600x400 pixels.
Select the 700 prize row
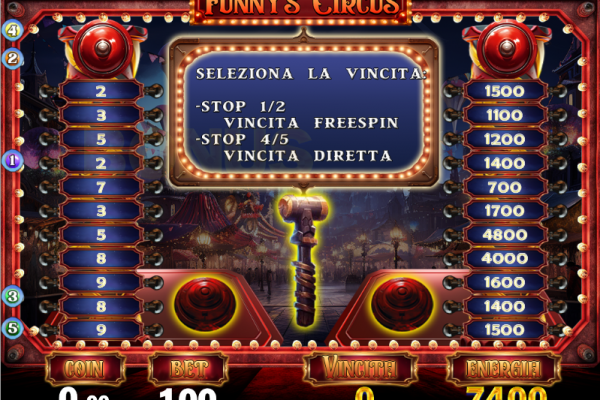point(503,187)
